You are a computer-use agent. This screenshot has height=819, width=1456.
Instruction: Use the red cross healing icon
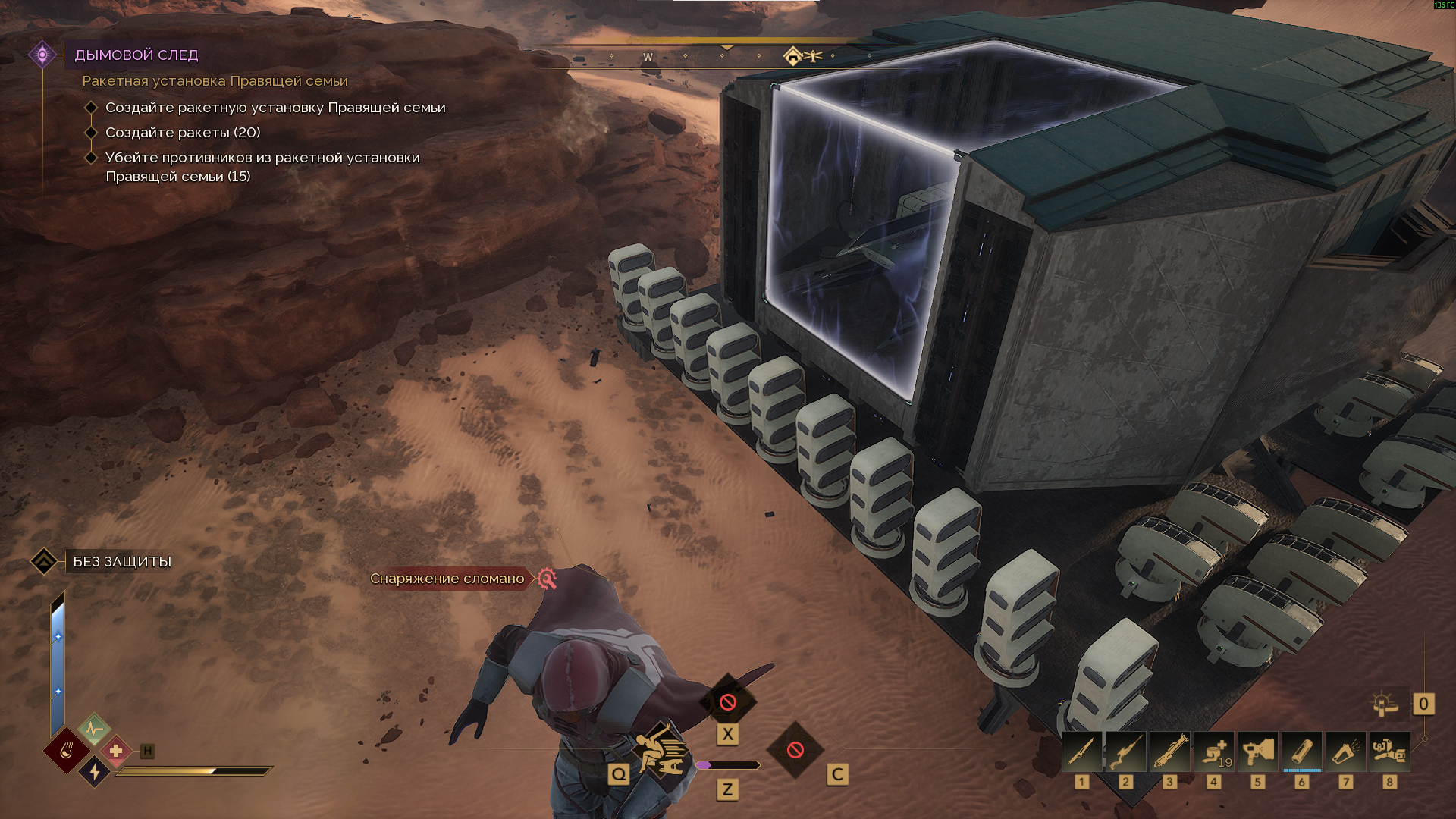click(x=116, y=751)
